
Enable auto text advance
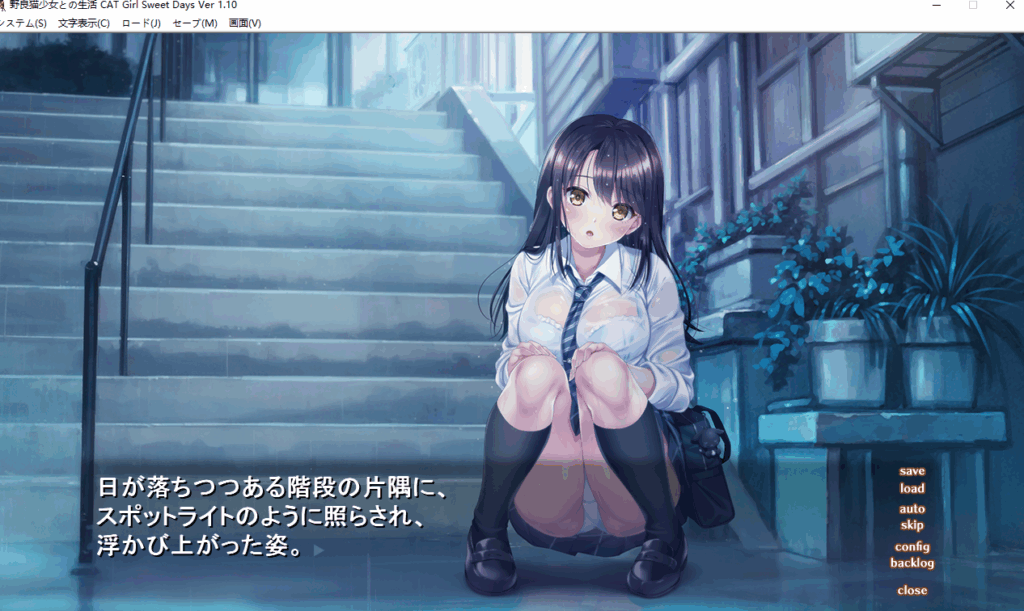[x=912, y=509]
